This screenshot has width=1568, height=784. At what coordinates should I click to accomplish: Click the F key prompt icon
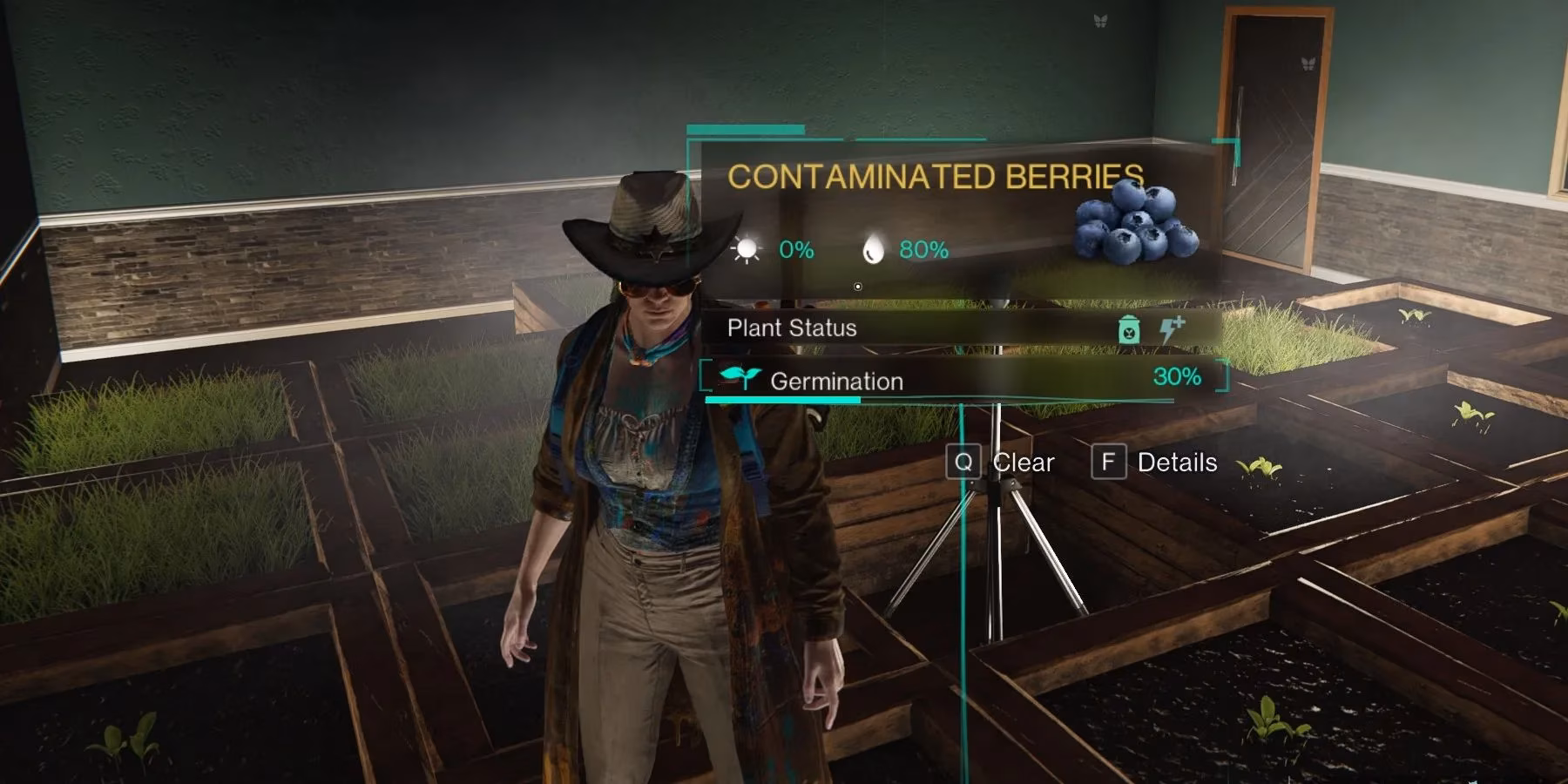click(x=1108, y=462)
